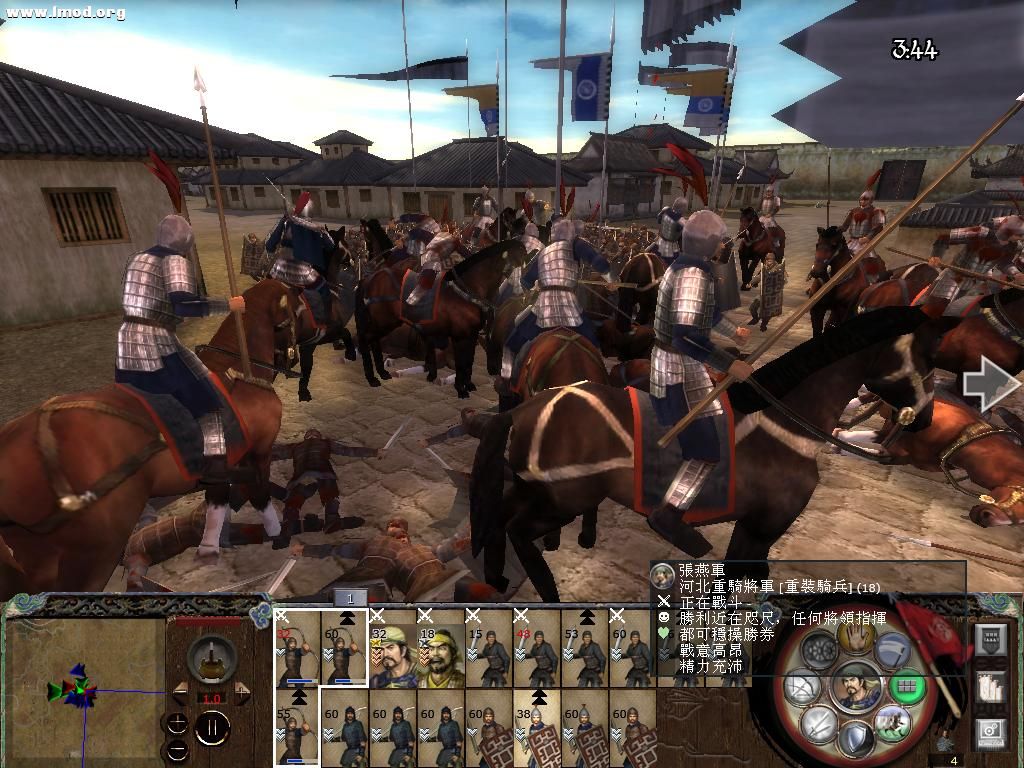The width and height of the screenshot is (1024, 768).
Task: Select the shield infantry card with 38 men
Action: pyautogui.click(x=536, y=729)
